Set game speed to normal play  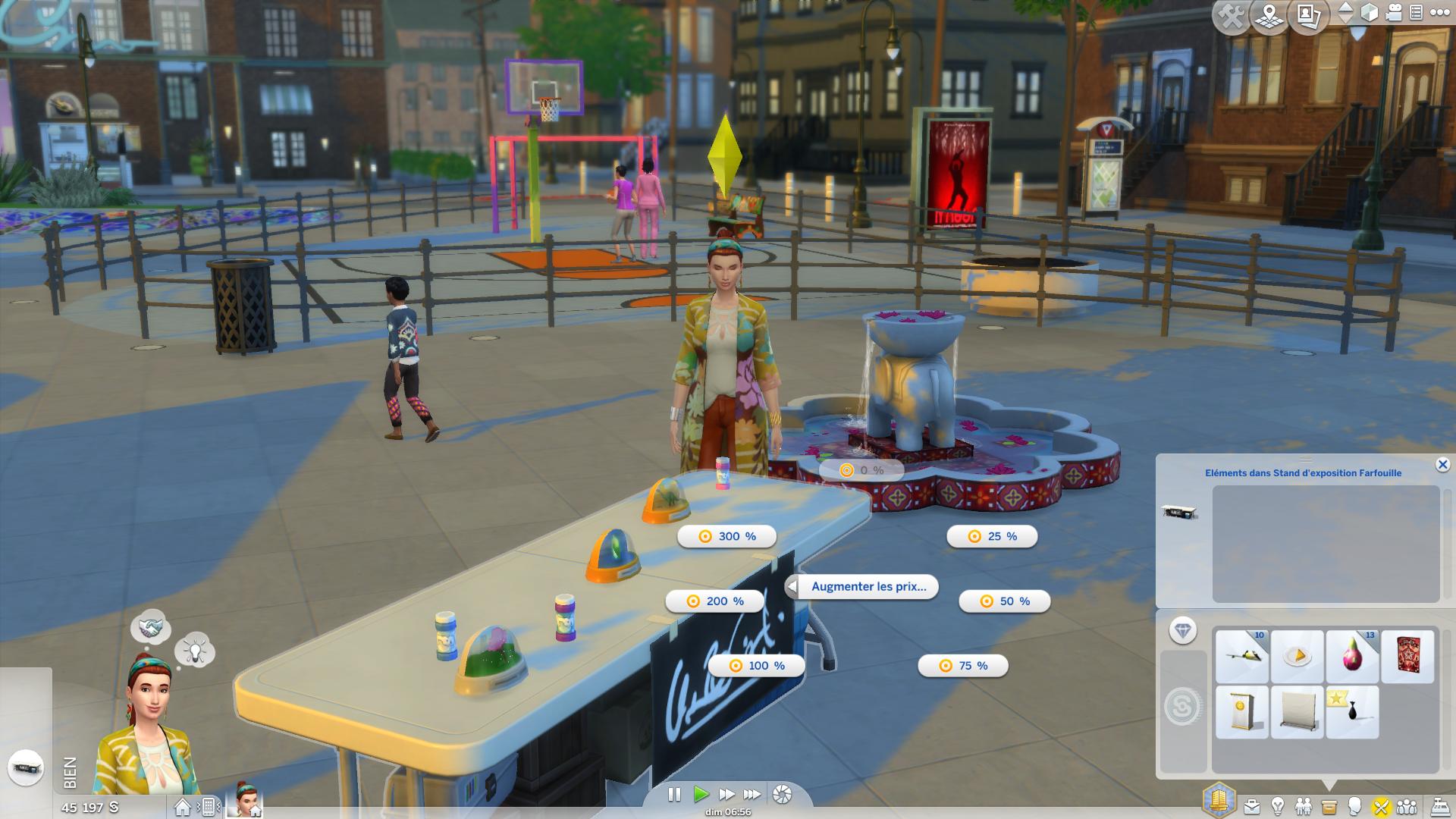(701, 794)
